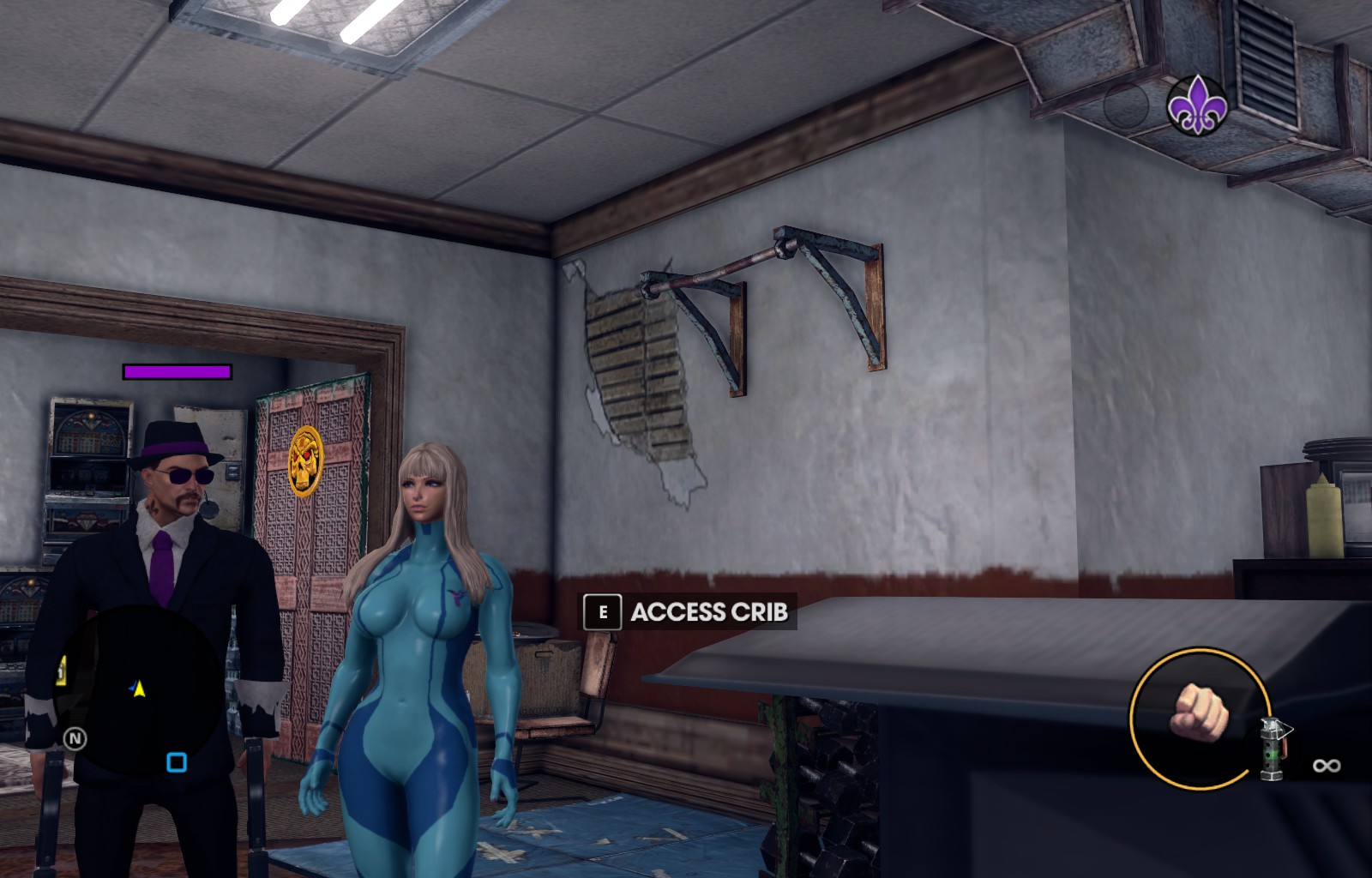Choose the grenade canister icon
The image size is (1372, 878).
point(1273,749)
